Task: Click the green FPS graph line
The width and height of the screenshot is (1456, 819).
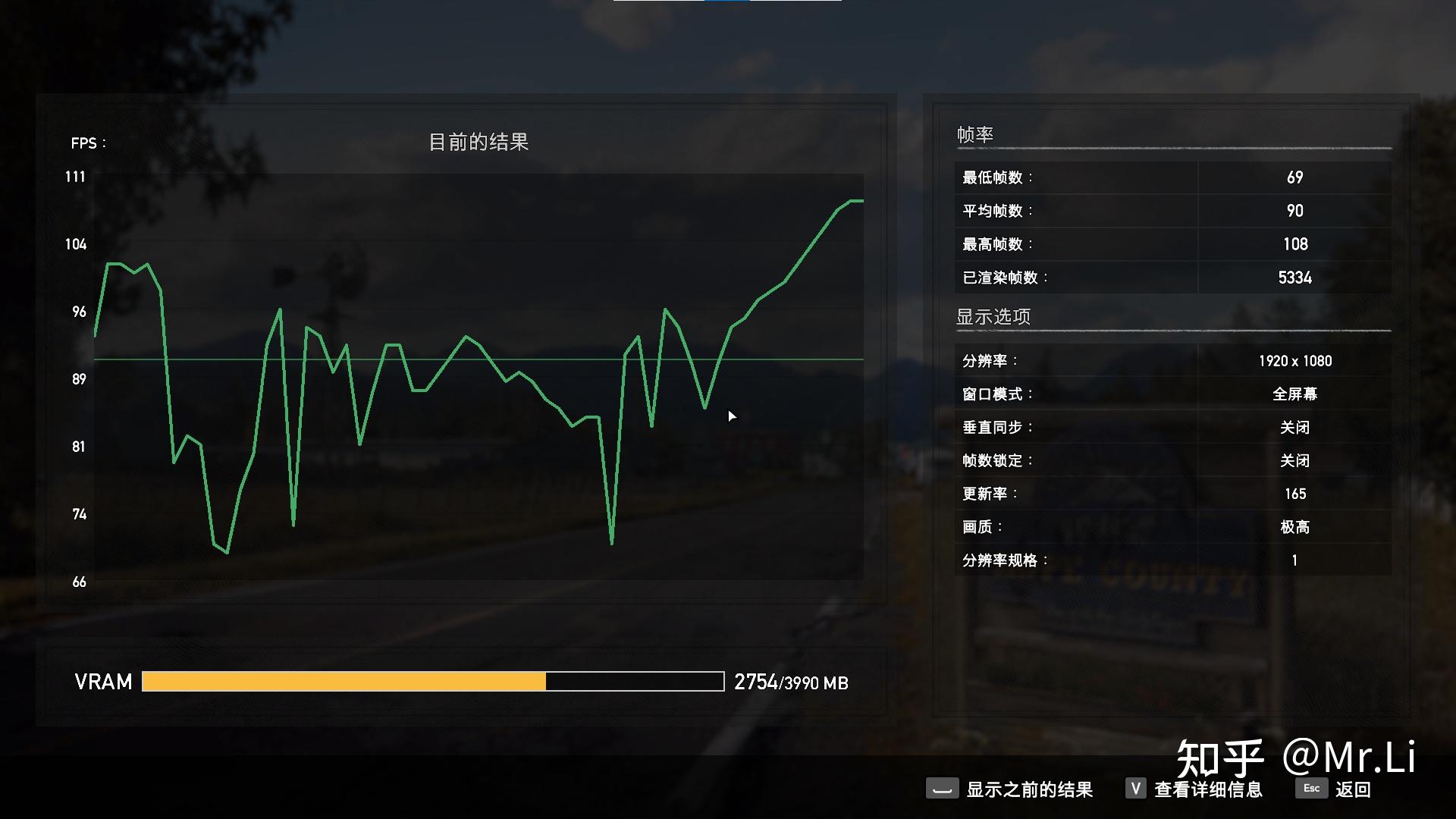Action: [466, 337]
